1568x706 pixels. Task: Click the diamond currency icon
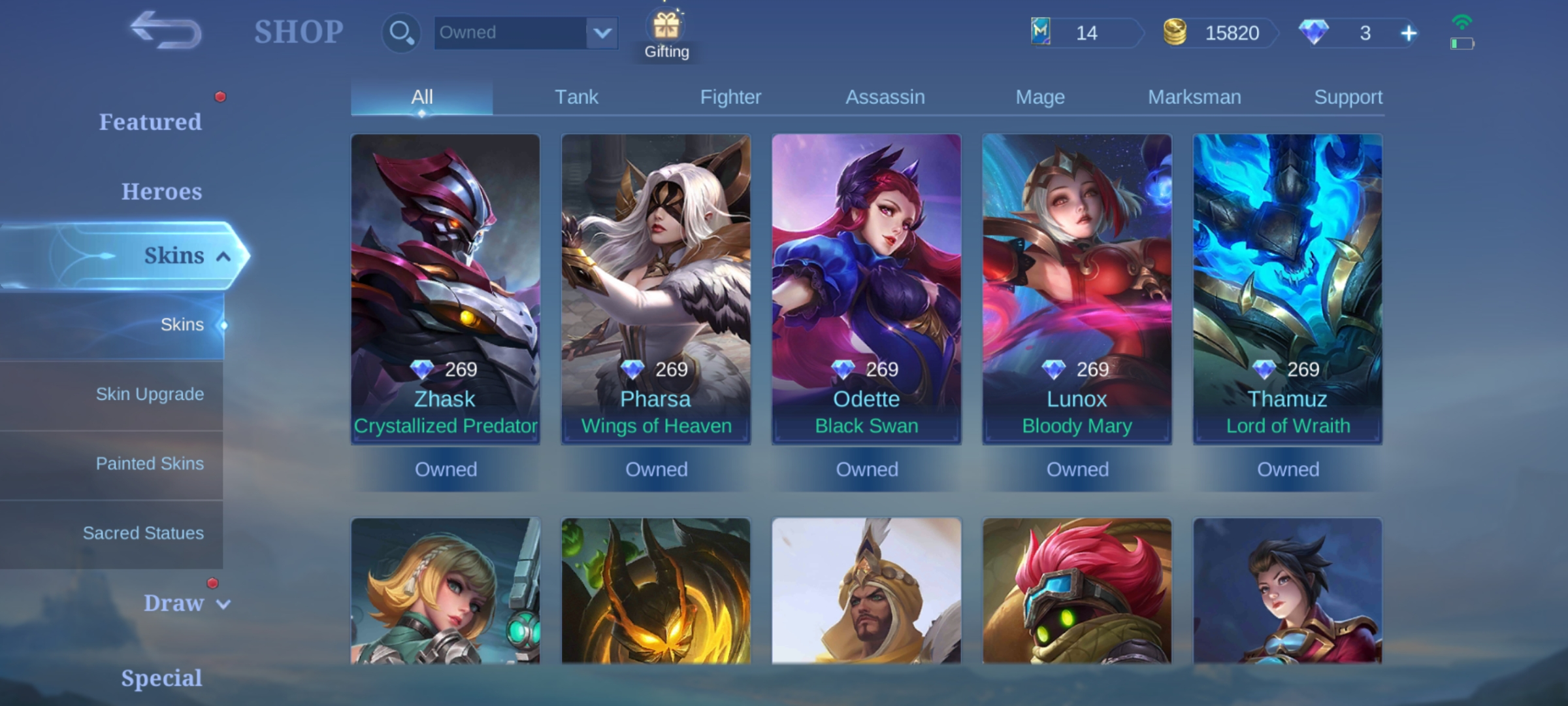click(x=1315, y=33)
